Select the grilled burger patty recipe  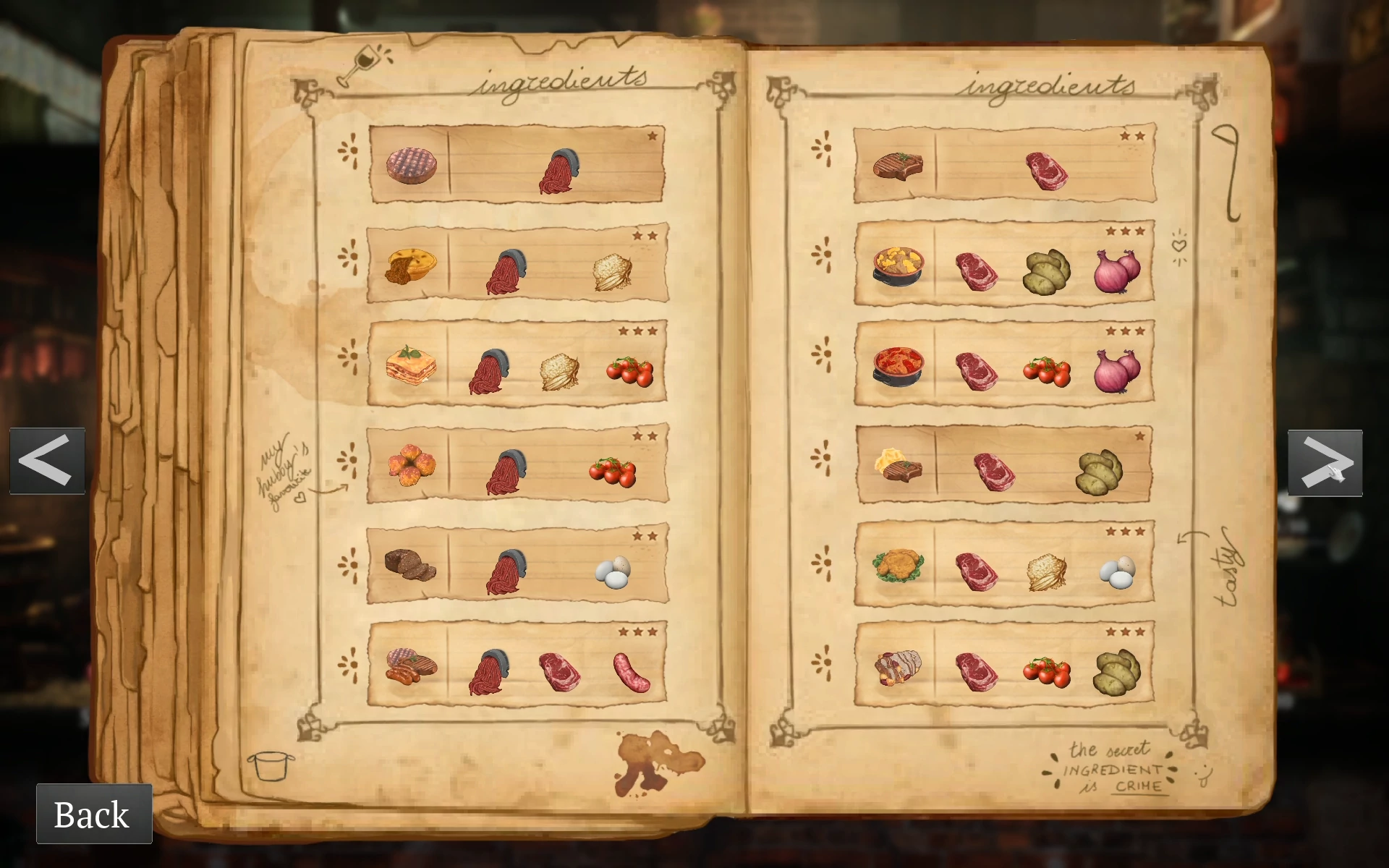click(x=411, y=166)
